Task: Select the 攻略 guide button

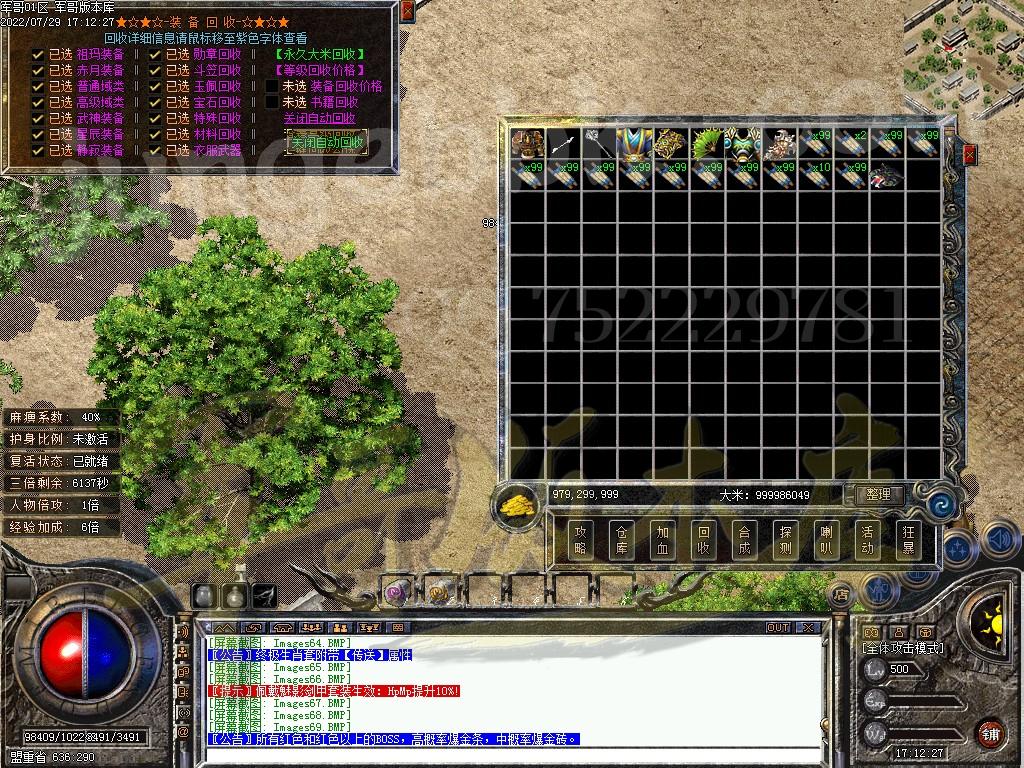Action: point(580,540)
